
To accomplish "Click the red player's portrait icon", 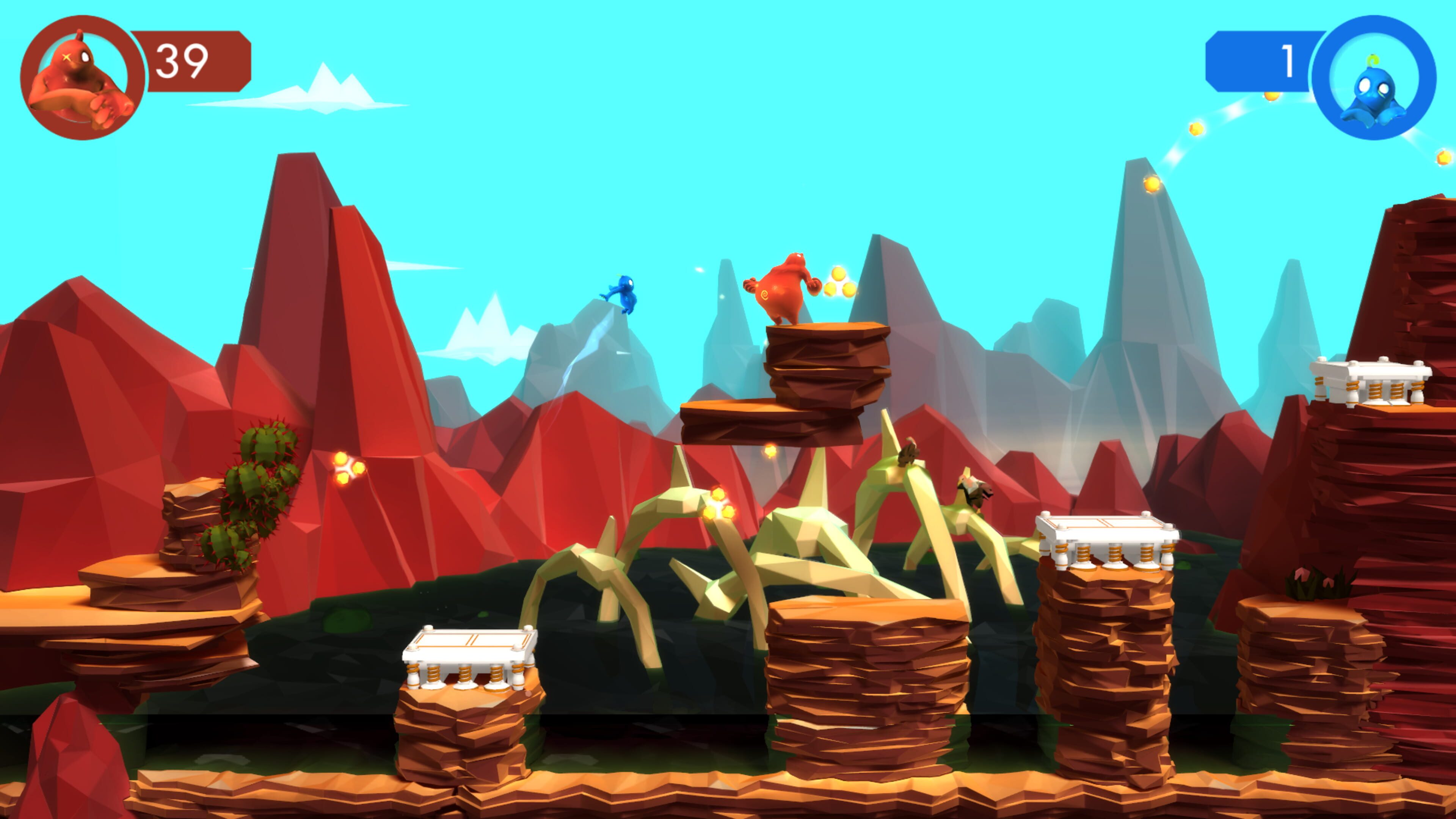I will click(82, 77).
